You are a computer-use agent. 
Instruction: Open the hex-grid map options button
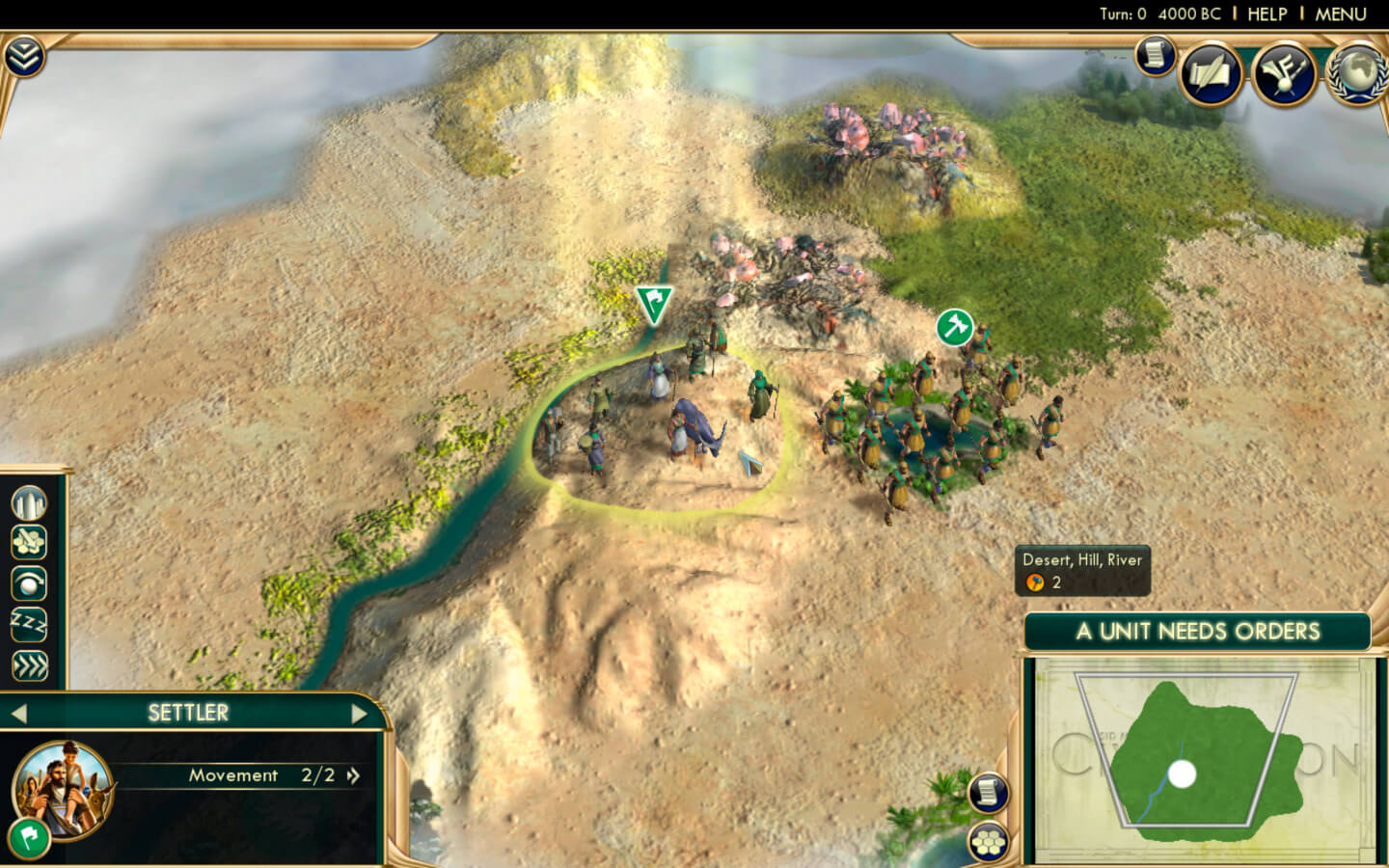click(x=988, y=843)
